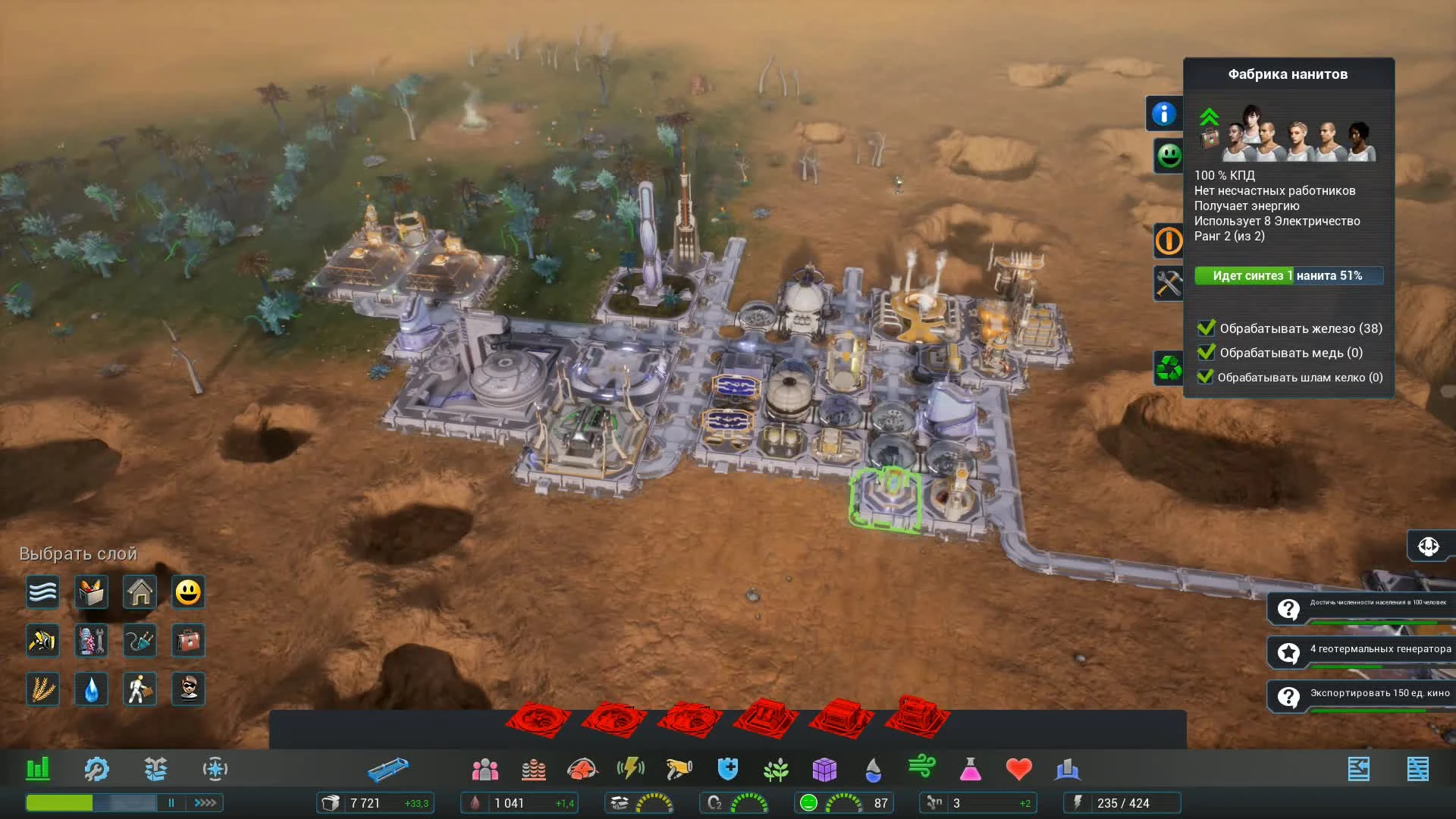1456x819 pixels.
Task: Switch to the happiness tab on the building panel
Action: click(1168, 155)
